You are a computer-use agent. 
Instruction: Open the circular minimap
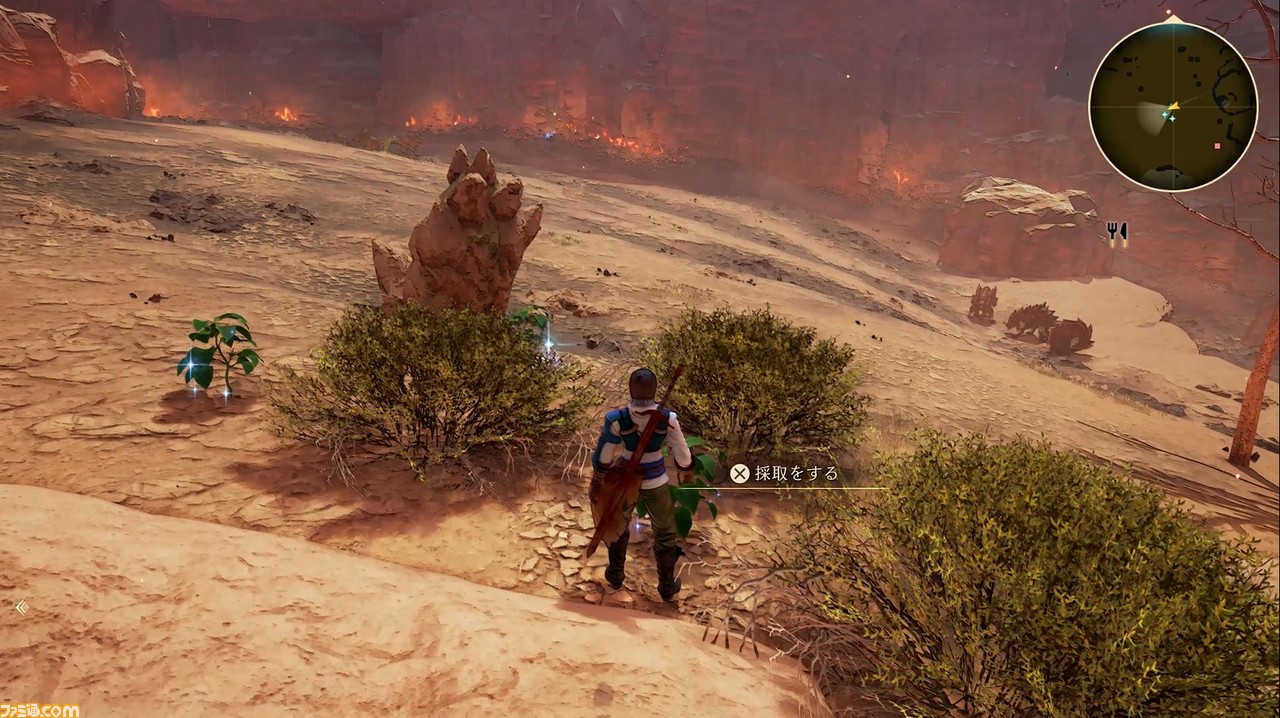click(x=1172, y=106)
